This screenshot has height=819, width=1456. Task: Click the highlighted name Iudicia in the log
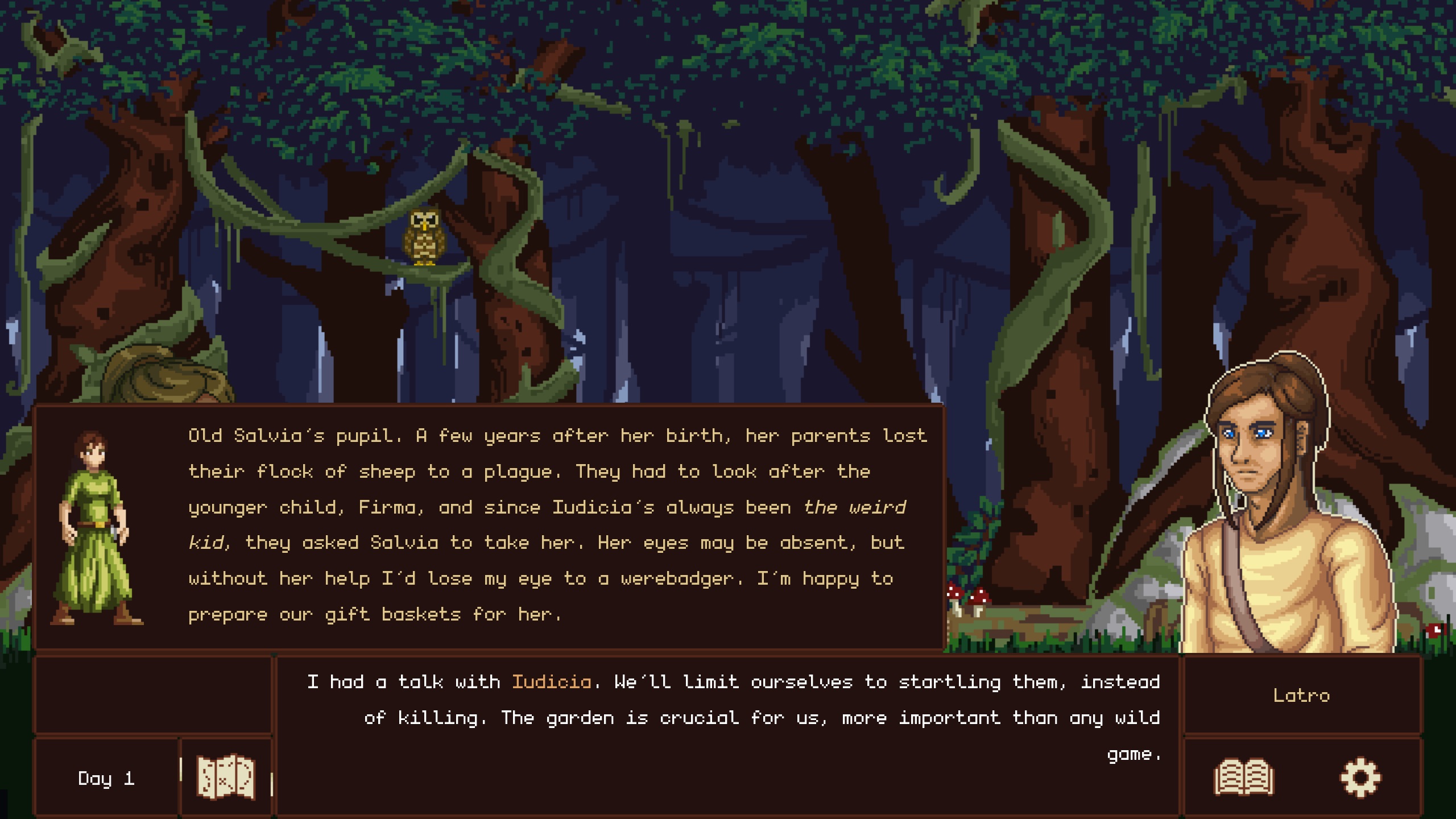pyautogui.click(x=553, y=681)
